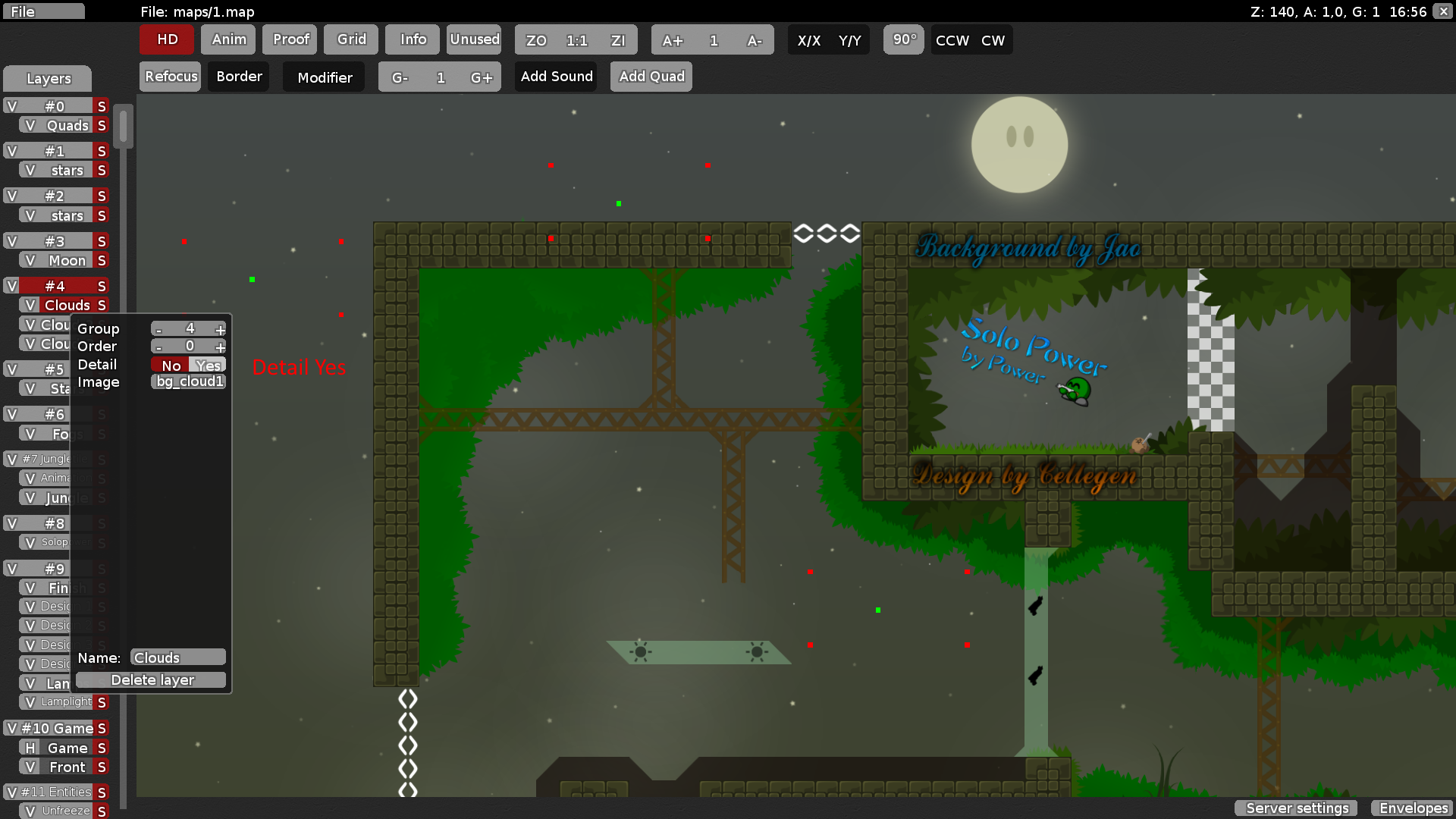Toggle the Grid display
1456x819 pixels.
click(351, 39)
